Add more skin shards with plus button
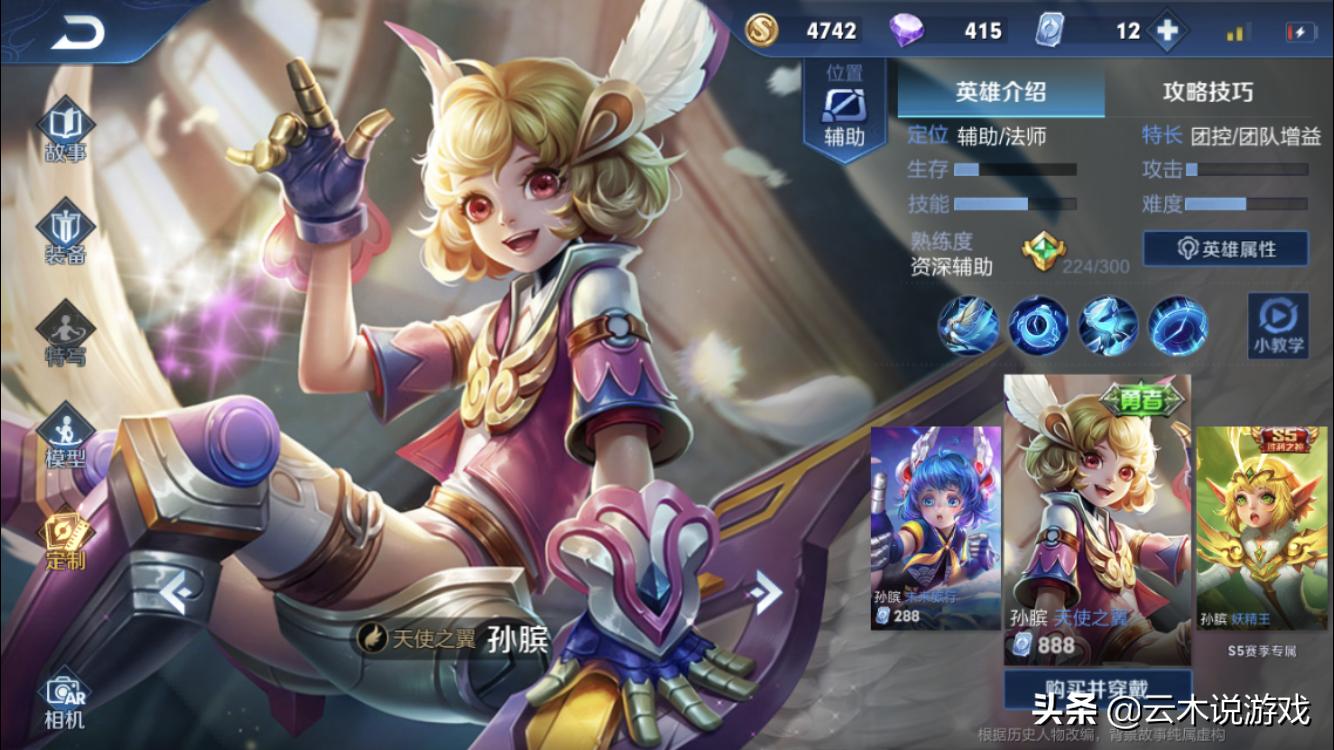Screen dimensions: 1334x750 click(x=1166, y=31)
